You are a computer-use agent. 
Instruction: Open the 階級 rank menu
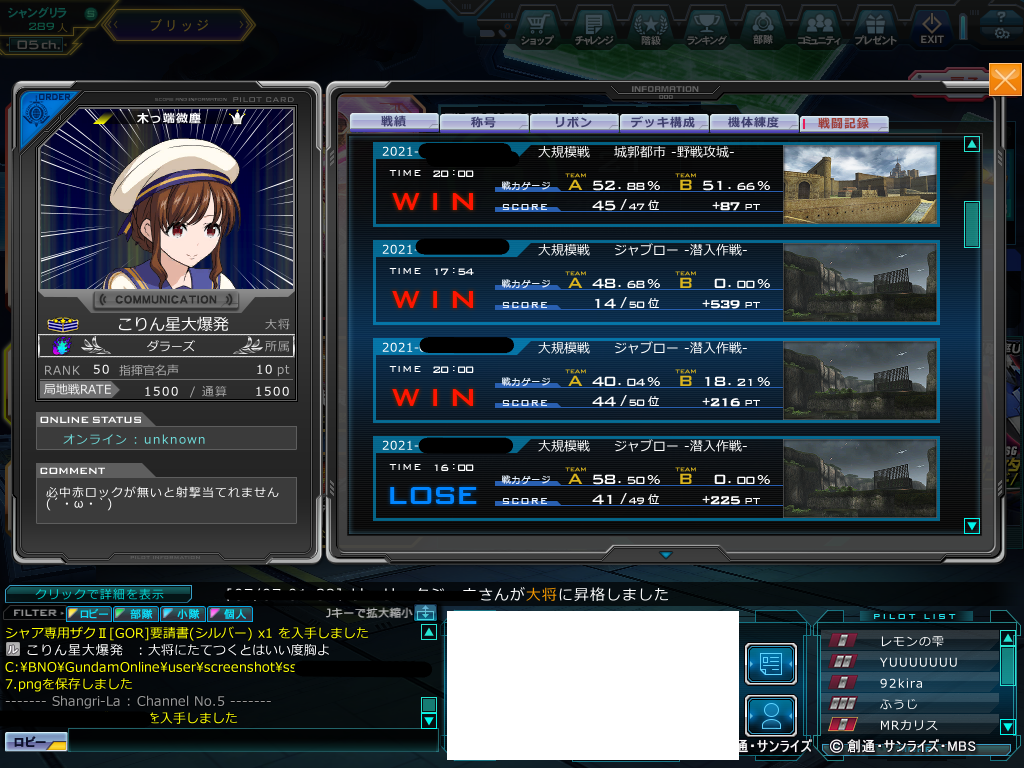650,28
